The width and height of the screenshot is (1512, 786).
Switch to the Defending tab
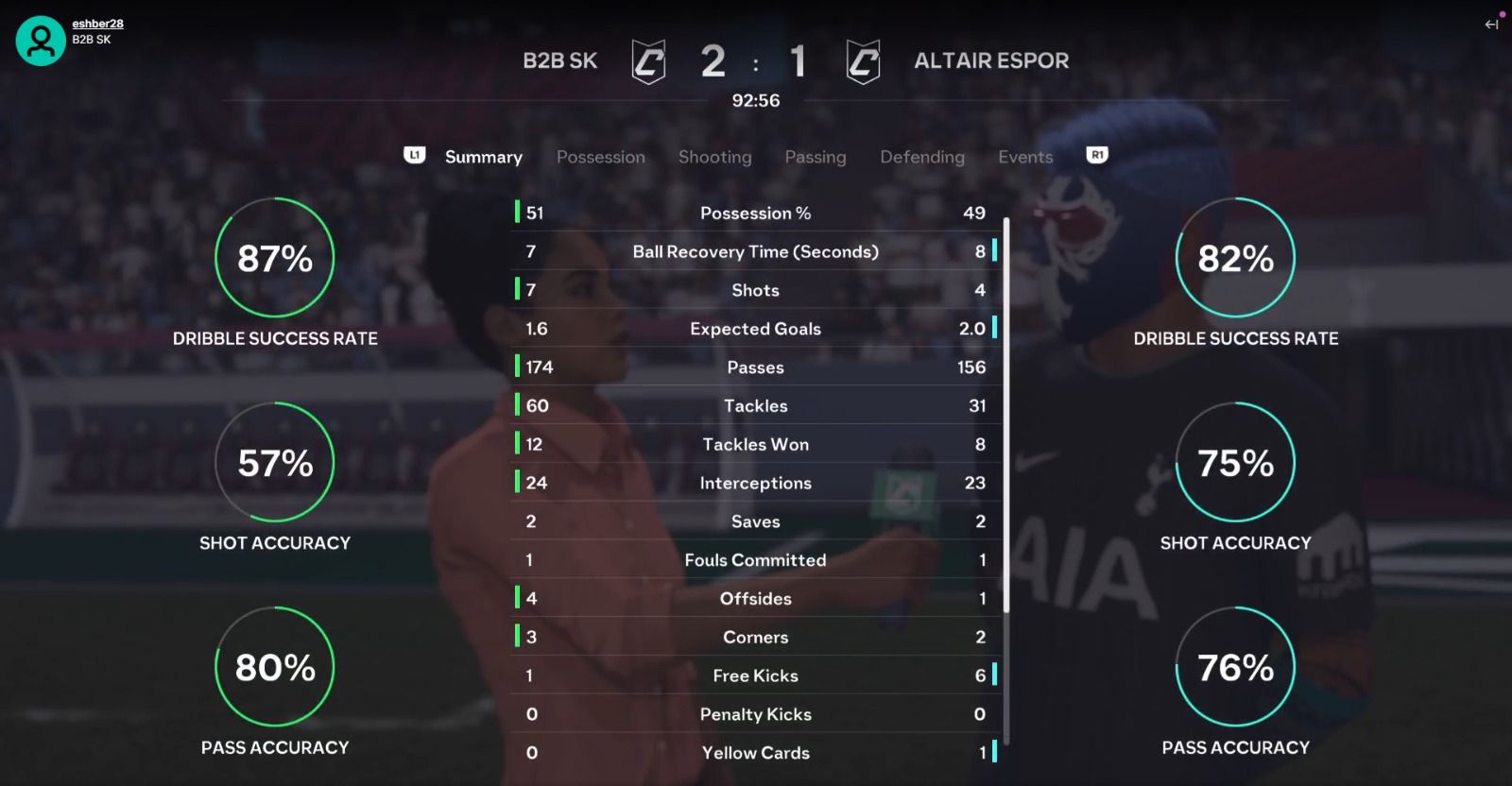tap(922, 157)
